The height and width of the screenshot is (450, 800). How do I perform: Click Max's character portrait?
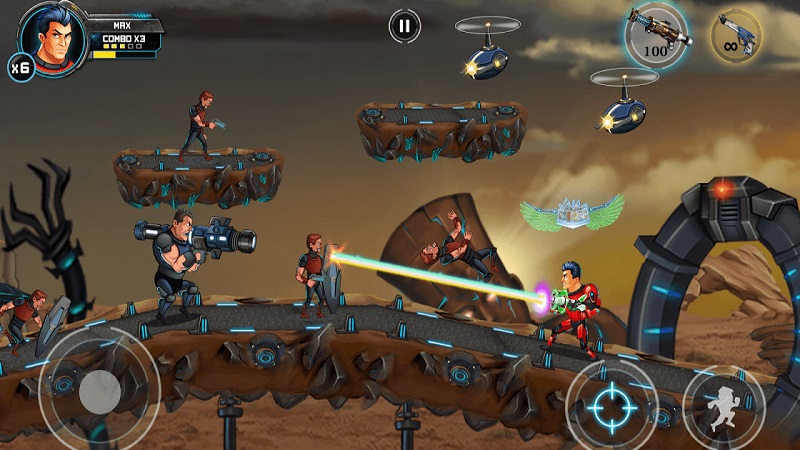[53, 34]
